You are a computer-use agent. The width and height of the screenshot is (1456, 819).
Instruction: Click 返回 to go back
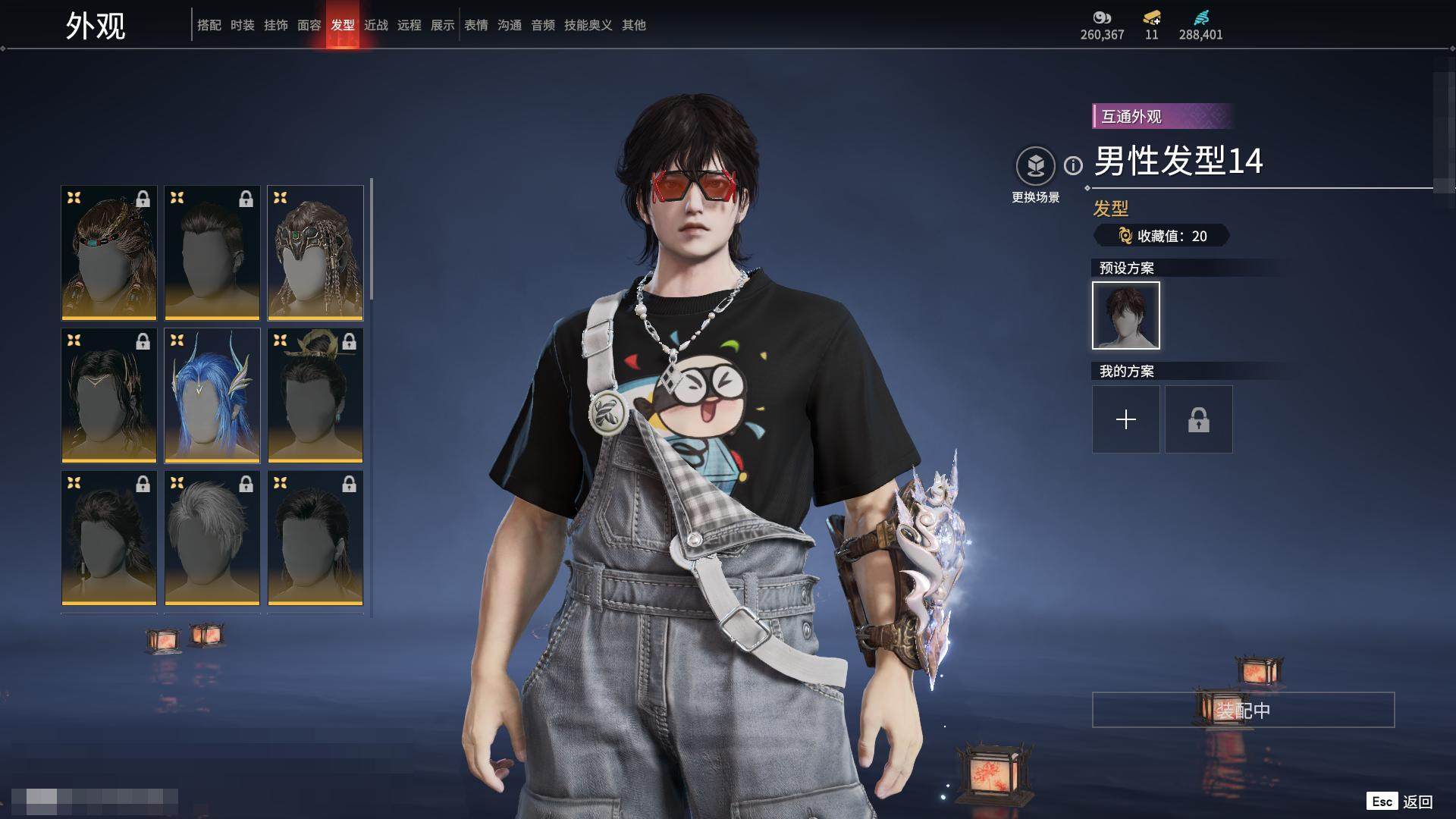(x=1417, y=802)
